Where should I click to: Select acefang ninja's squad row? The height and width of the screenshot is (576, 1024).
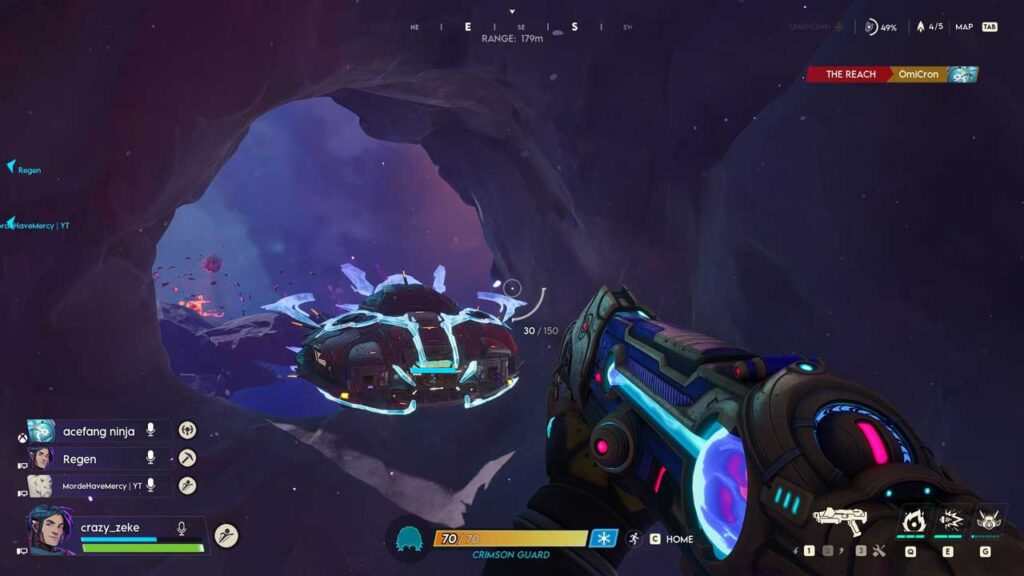click(x=98, y=431)
